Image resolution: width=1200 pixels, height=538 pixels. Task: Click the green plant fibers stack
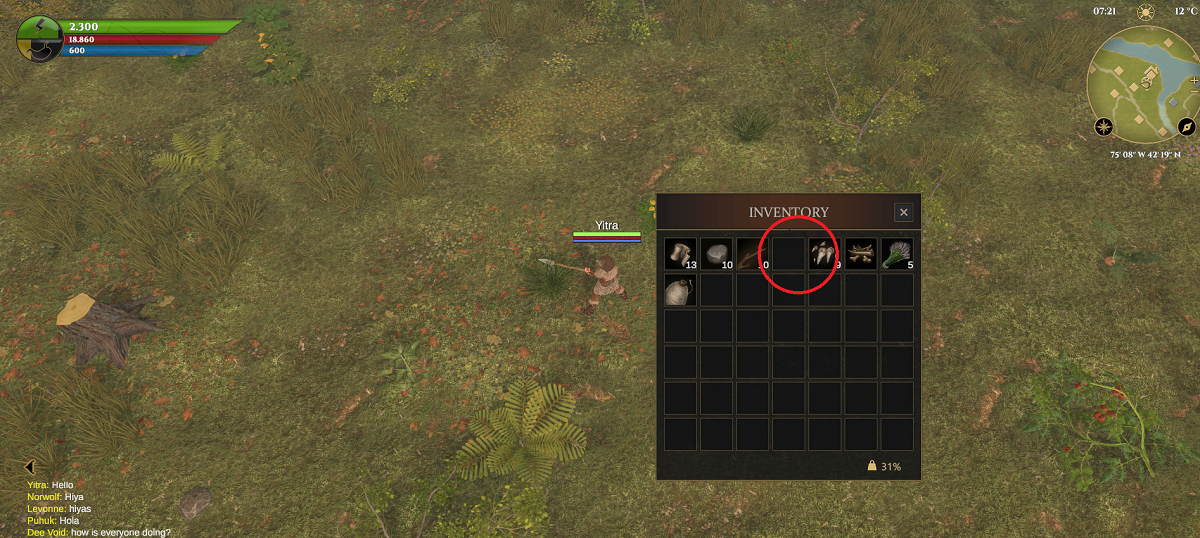pyautogui.click(x=897, y=254)
